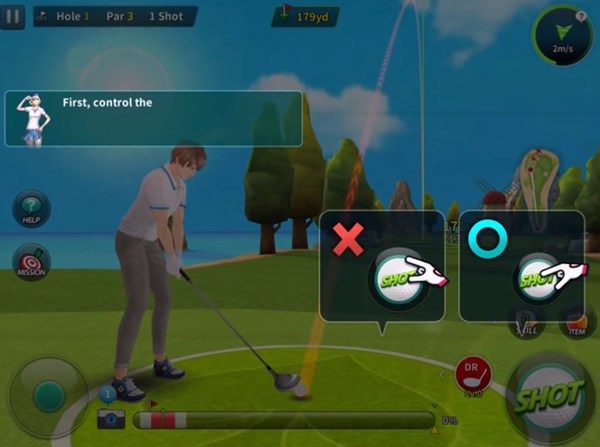Viewport: 600px width, 447px height.
Task: Pause the game with the top-left button
Action: pyautogui.click(x=13, y=17)
